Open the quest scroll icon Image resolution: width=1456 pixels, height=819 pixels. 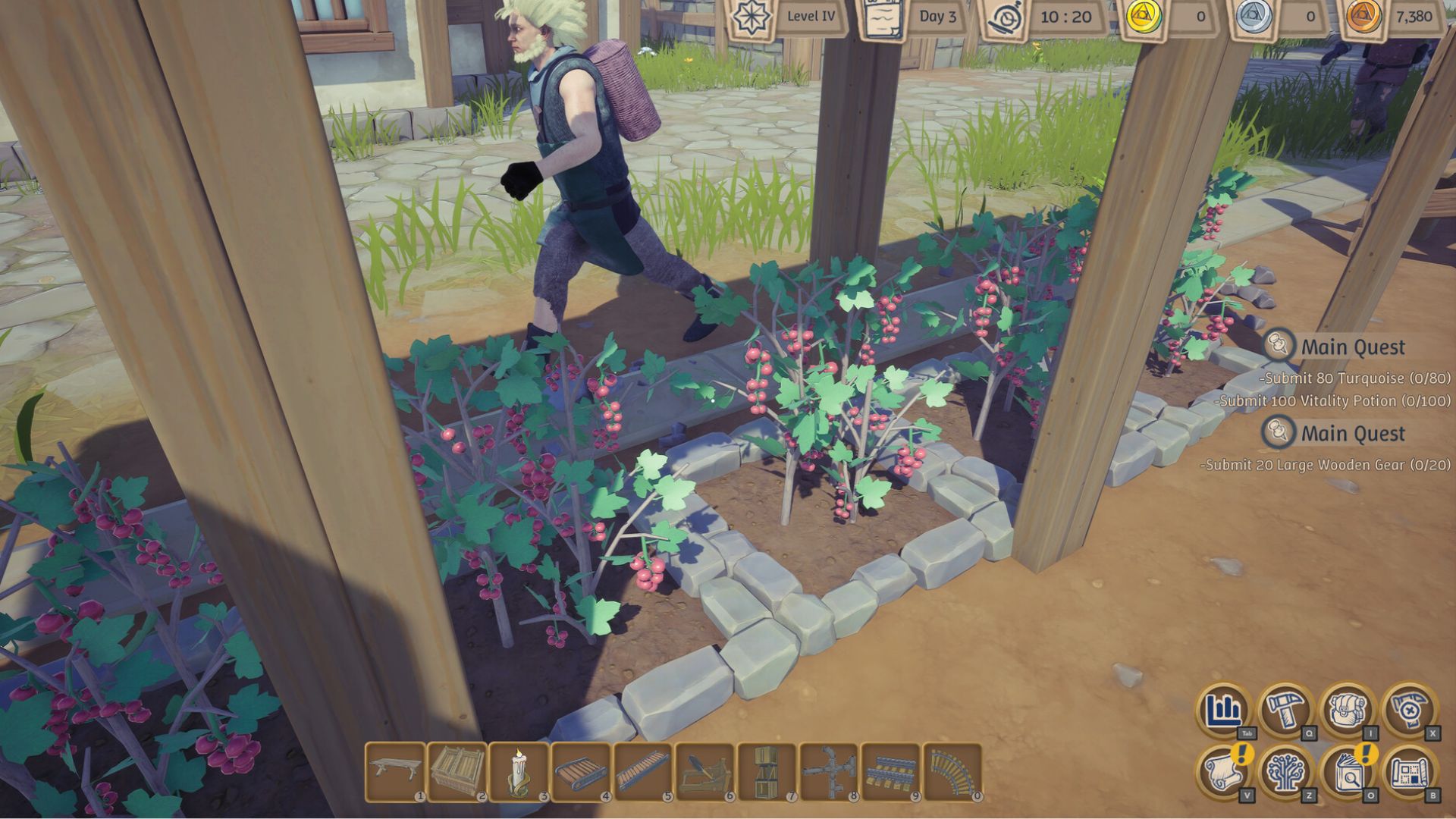[x=1225, y=772]
